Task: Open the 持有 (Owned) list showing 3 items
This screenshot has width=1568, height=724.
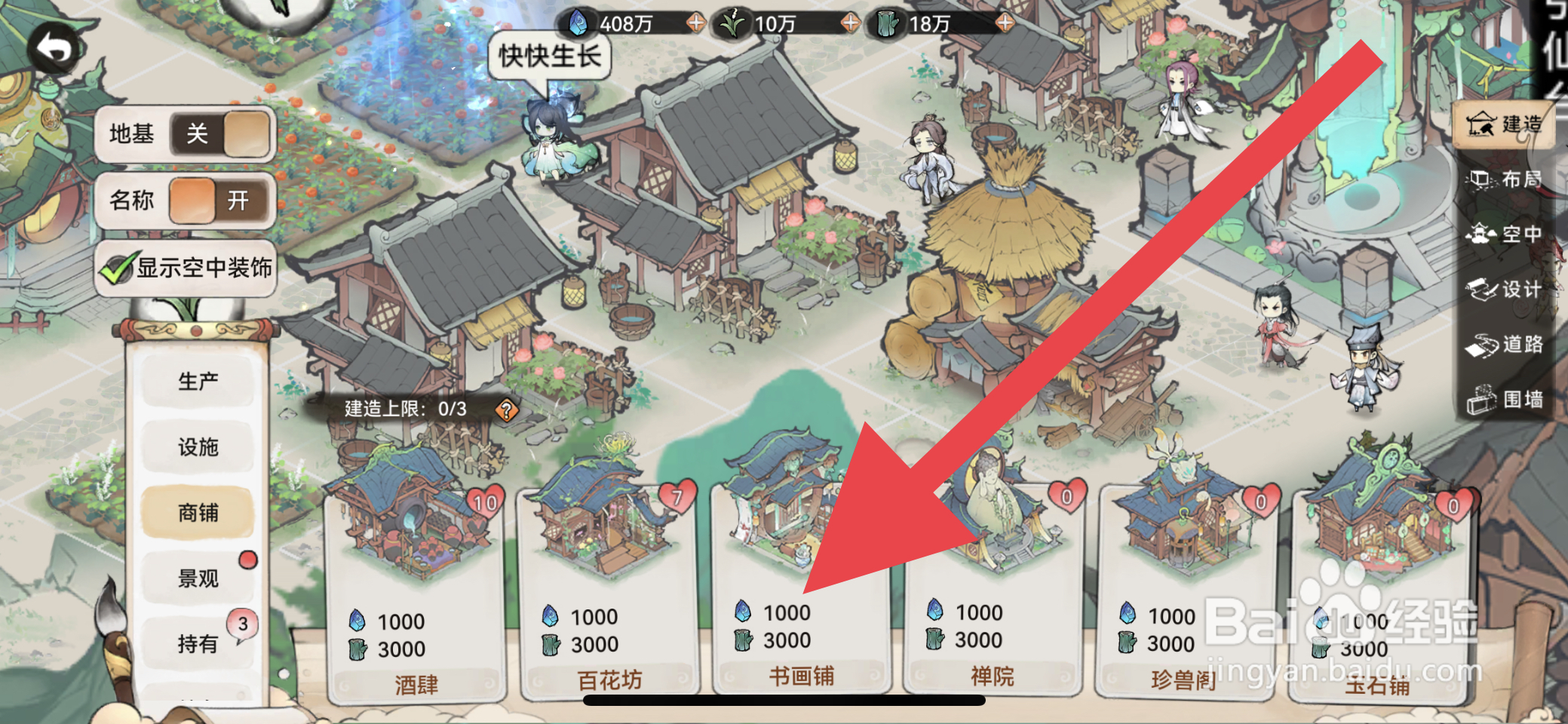Action: [x=198, y=644]
